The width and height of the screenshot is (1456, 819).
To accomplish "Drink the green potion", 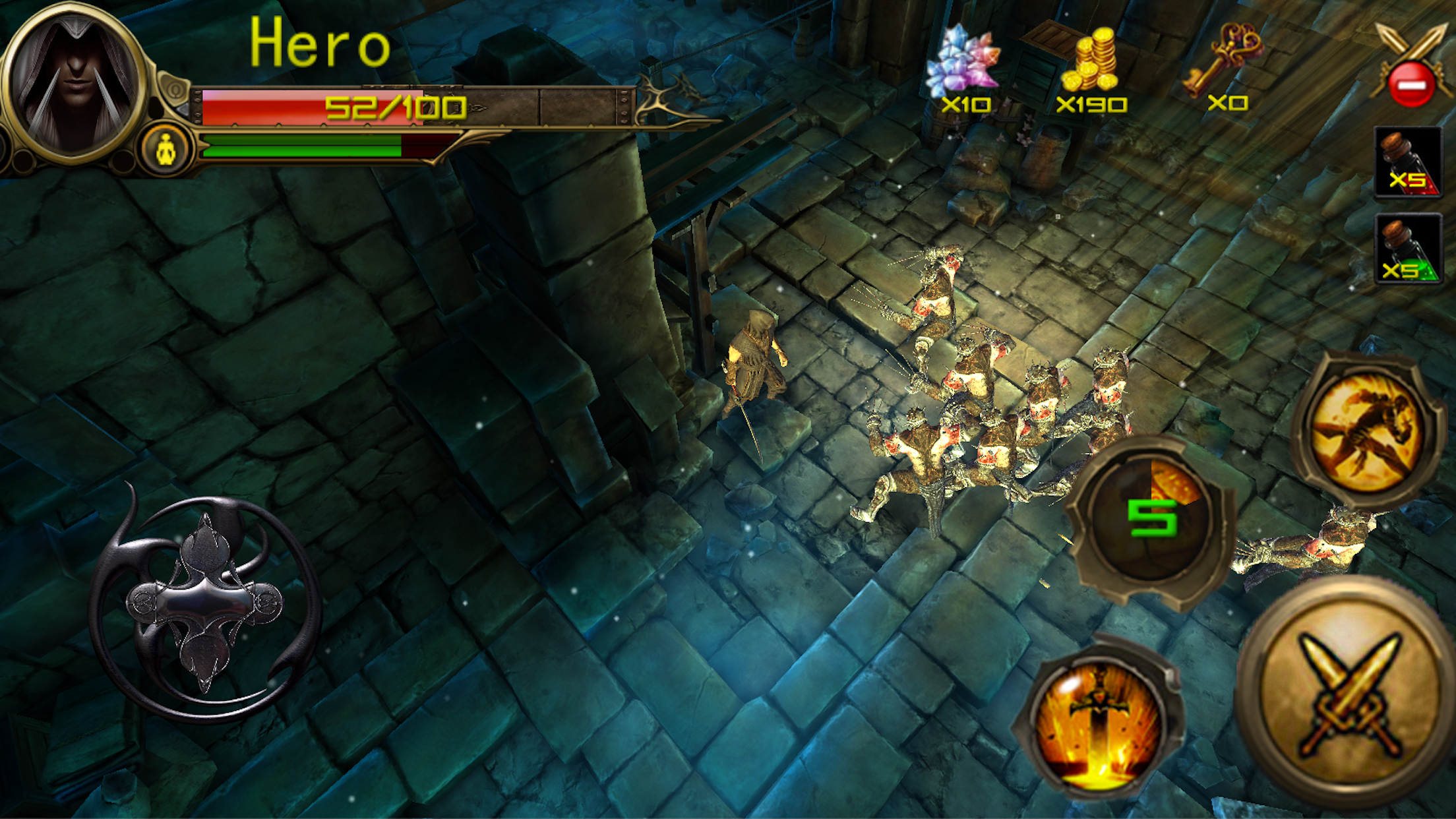I will coord(1407,250).
